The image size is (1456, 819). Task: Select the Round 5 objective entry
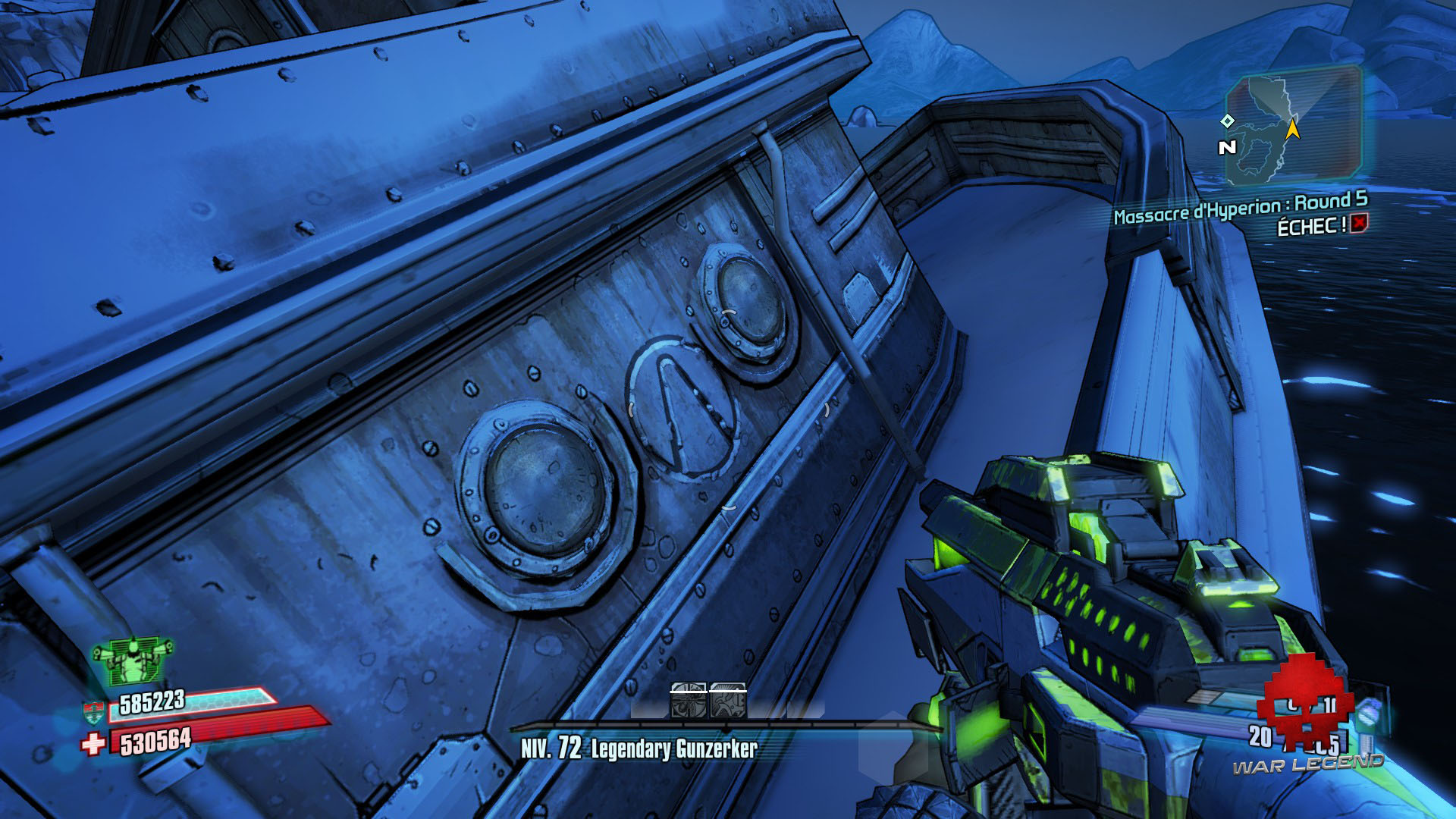tap(1335, 202)
